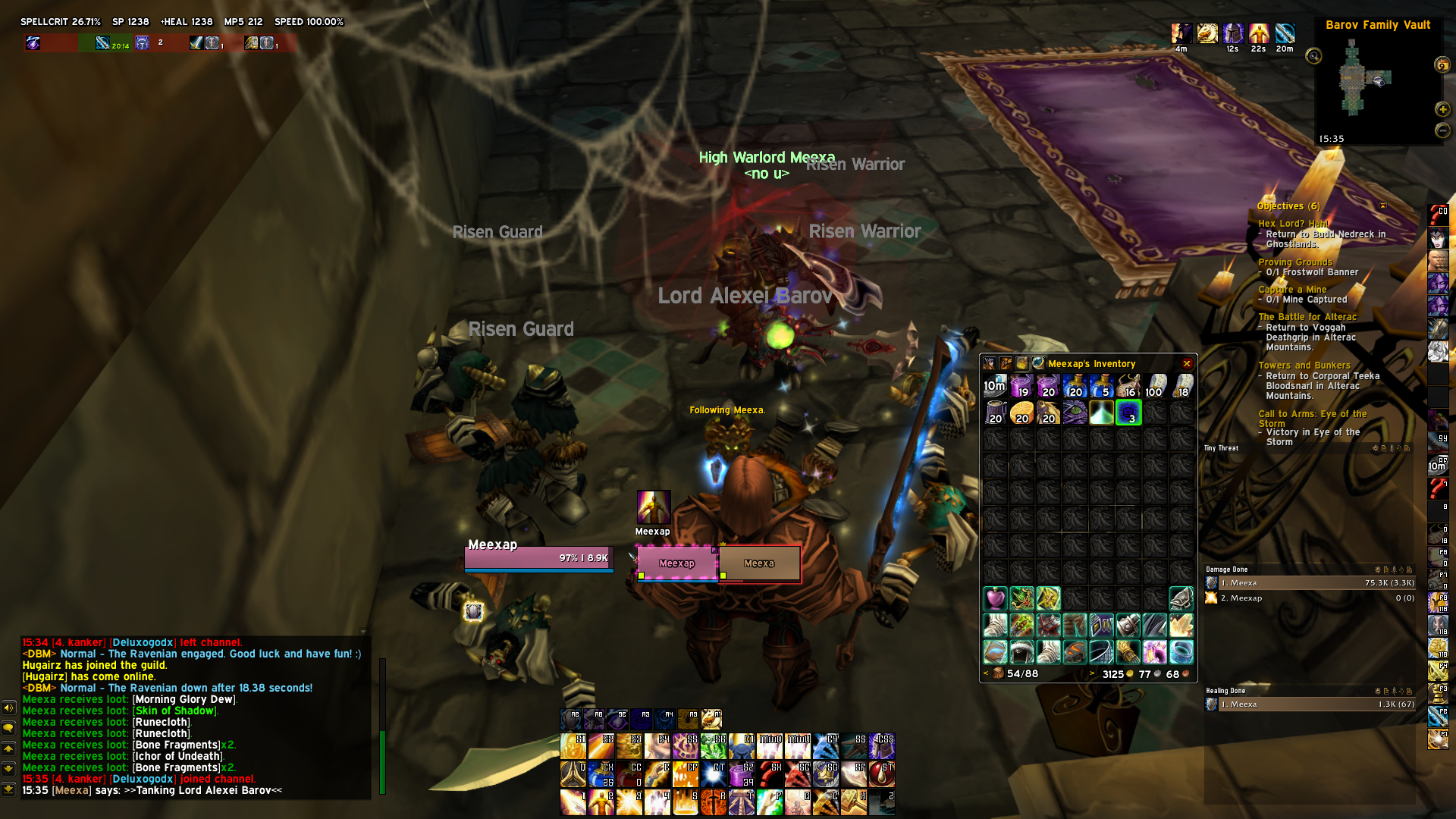The height and width of the screenshot is (819, 1456).
Task: Select the pink potion flask in inventory
Action: click(995, 598)
